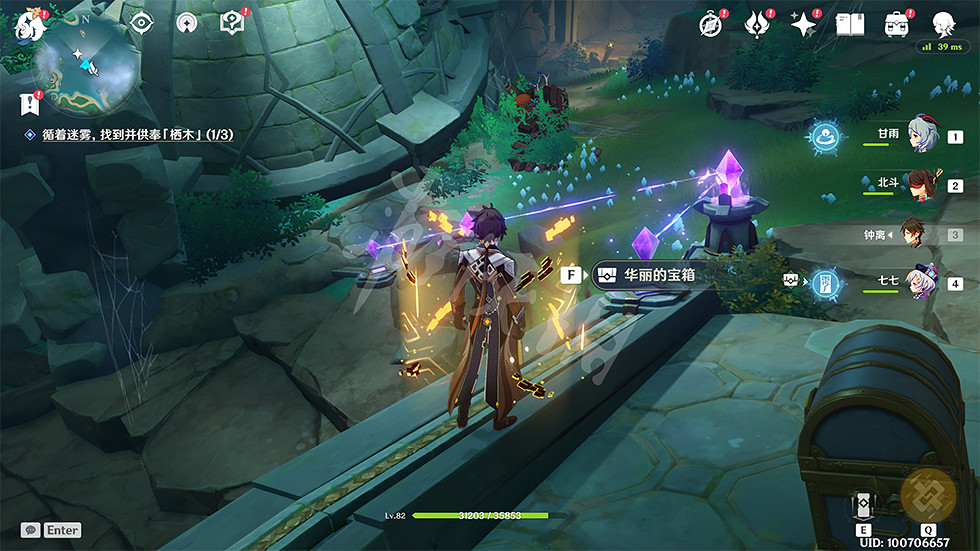Screen dimensions: 980x551
Task: Unleash the golden Elemental Burst icon
Action: click(928, 497)
